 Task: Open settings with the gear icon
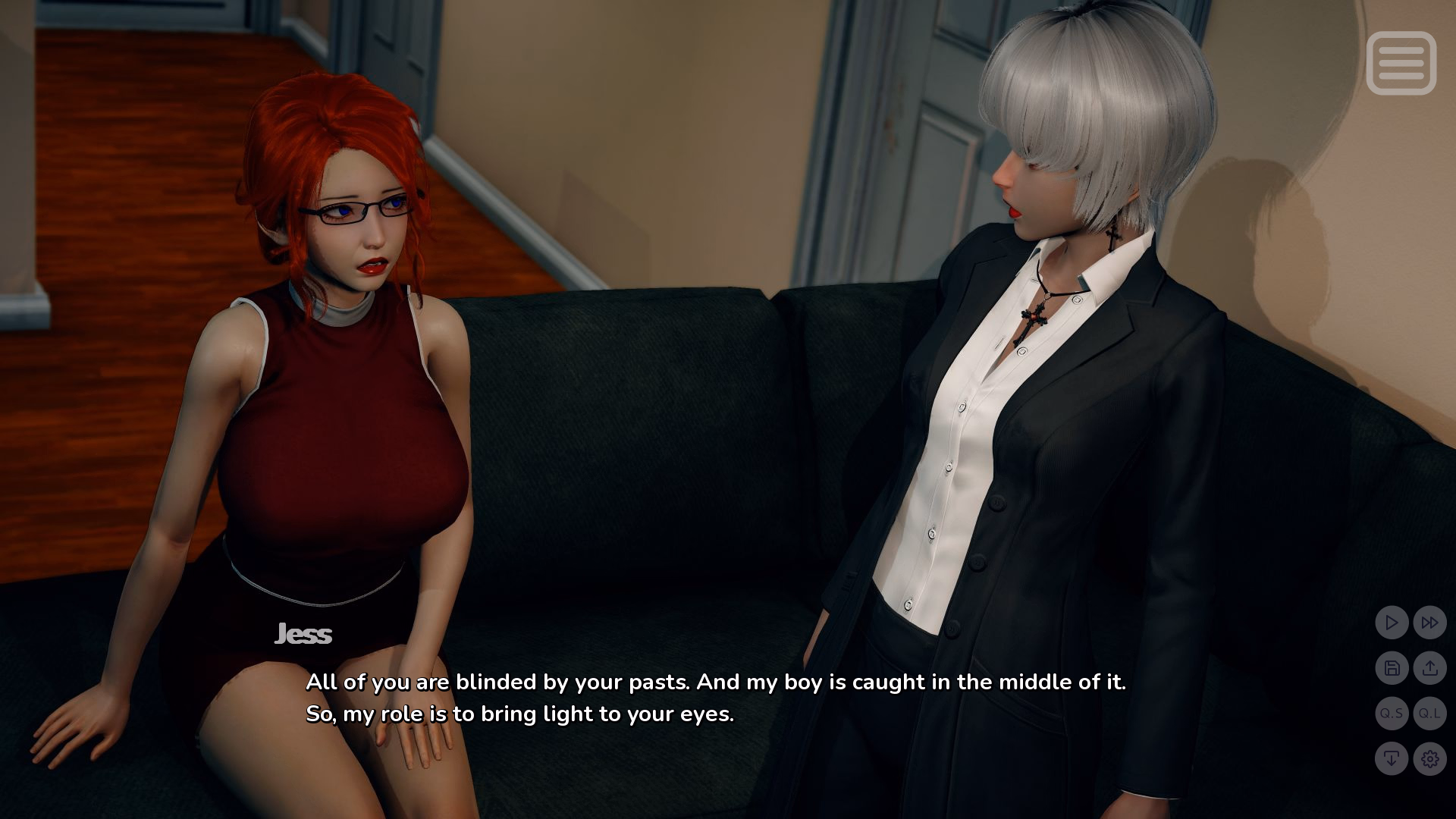1429,758
